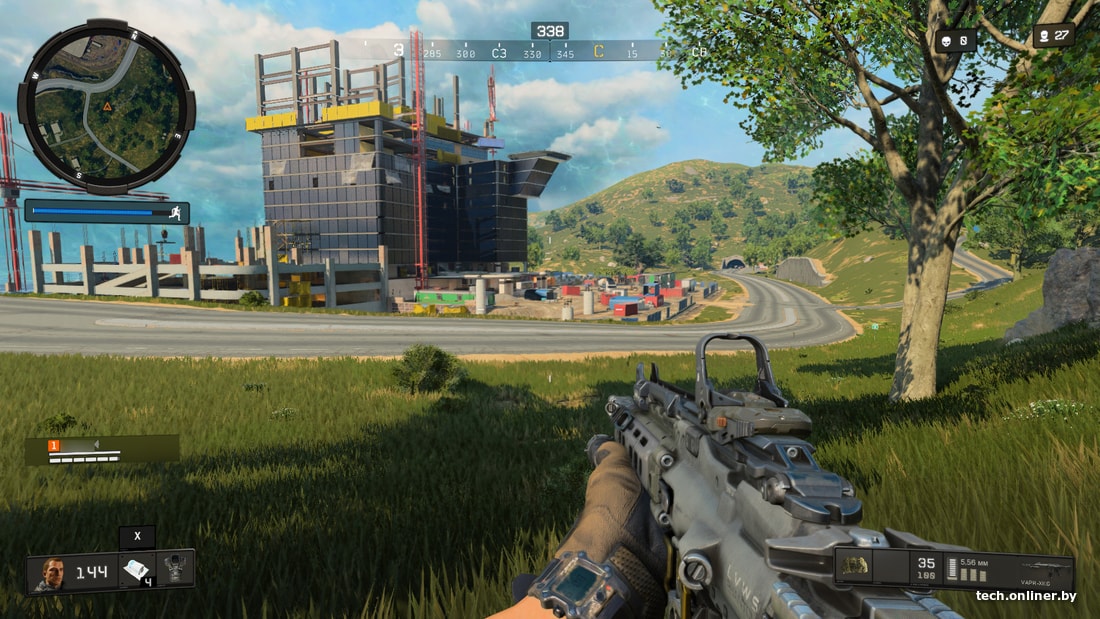1100x619 pixels.
Task: Click the tech.onliner.by watermark
Action: tap(1026, 596)
